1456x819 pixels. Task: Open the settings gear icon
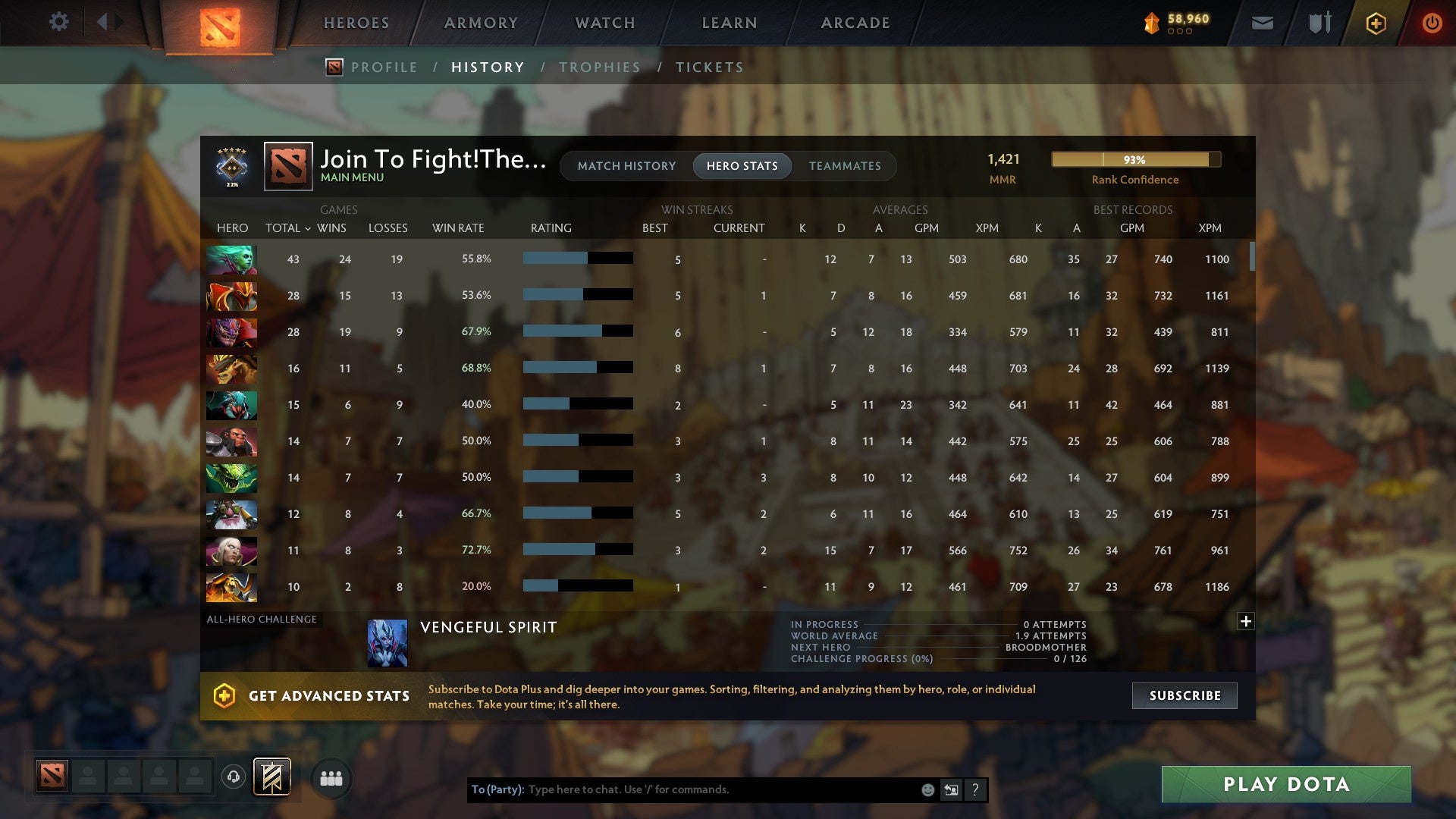tap(59, 21)
